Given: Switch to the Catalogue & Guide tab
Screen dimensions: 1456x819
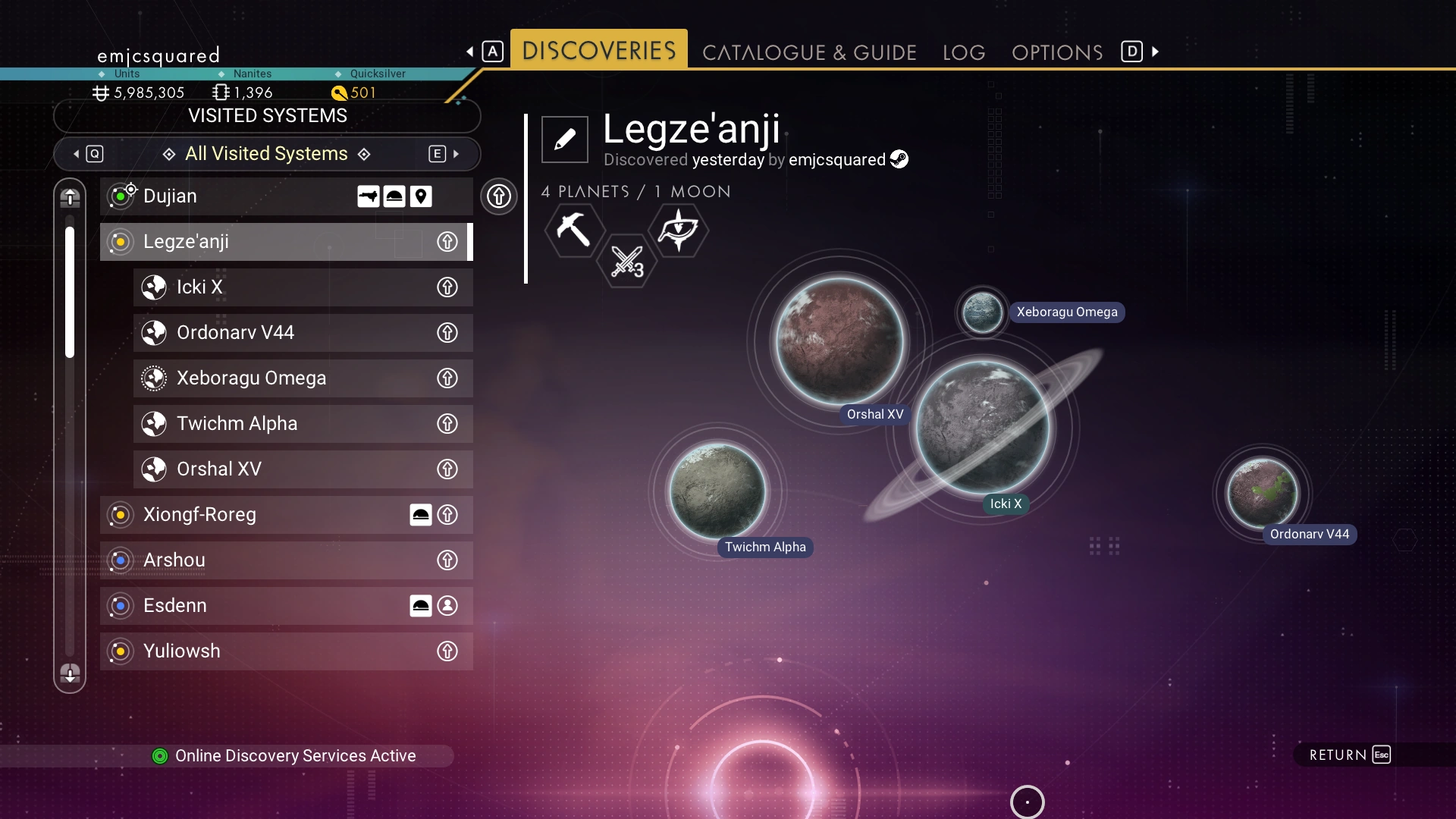Looking at the screenshot, I should tap(809, 52).
